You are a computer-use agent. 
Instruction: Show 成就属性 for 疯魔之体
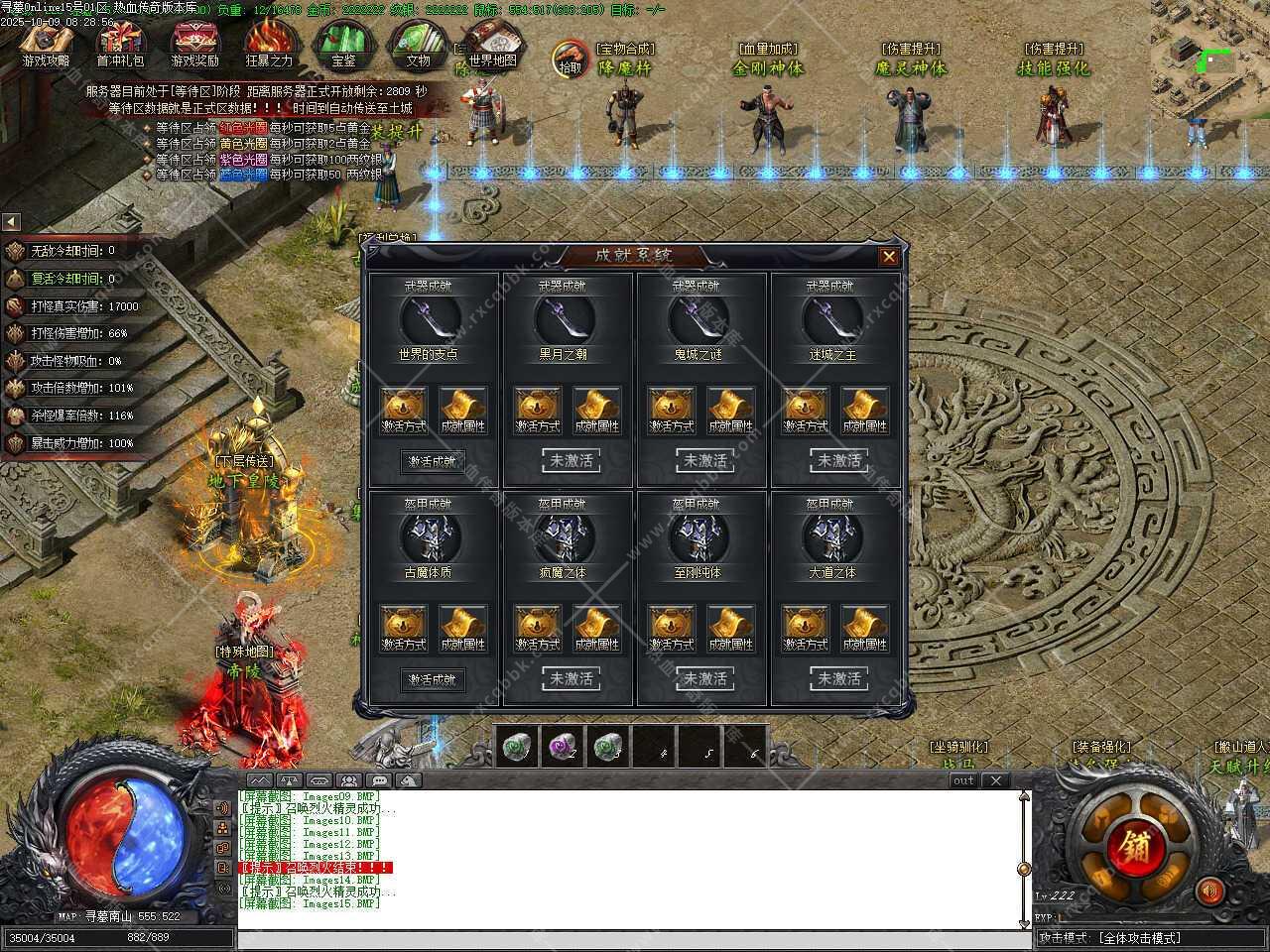coord(595,629)
